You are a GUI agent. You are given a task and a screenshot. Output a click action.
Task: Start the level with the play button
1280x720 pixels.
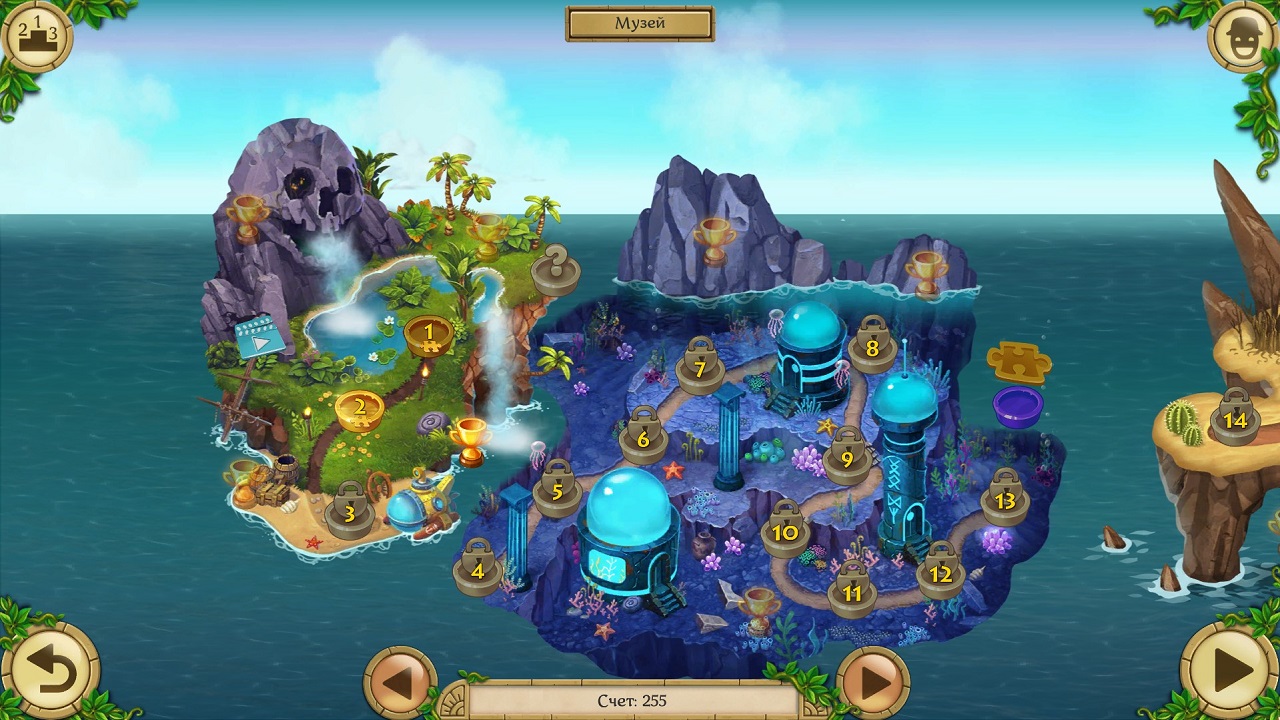pyautogui.click(x=1229, y=670)
